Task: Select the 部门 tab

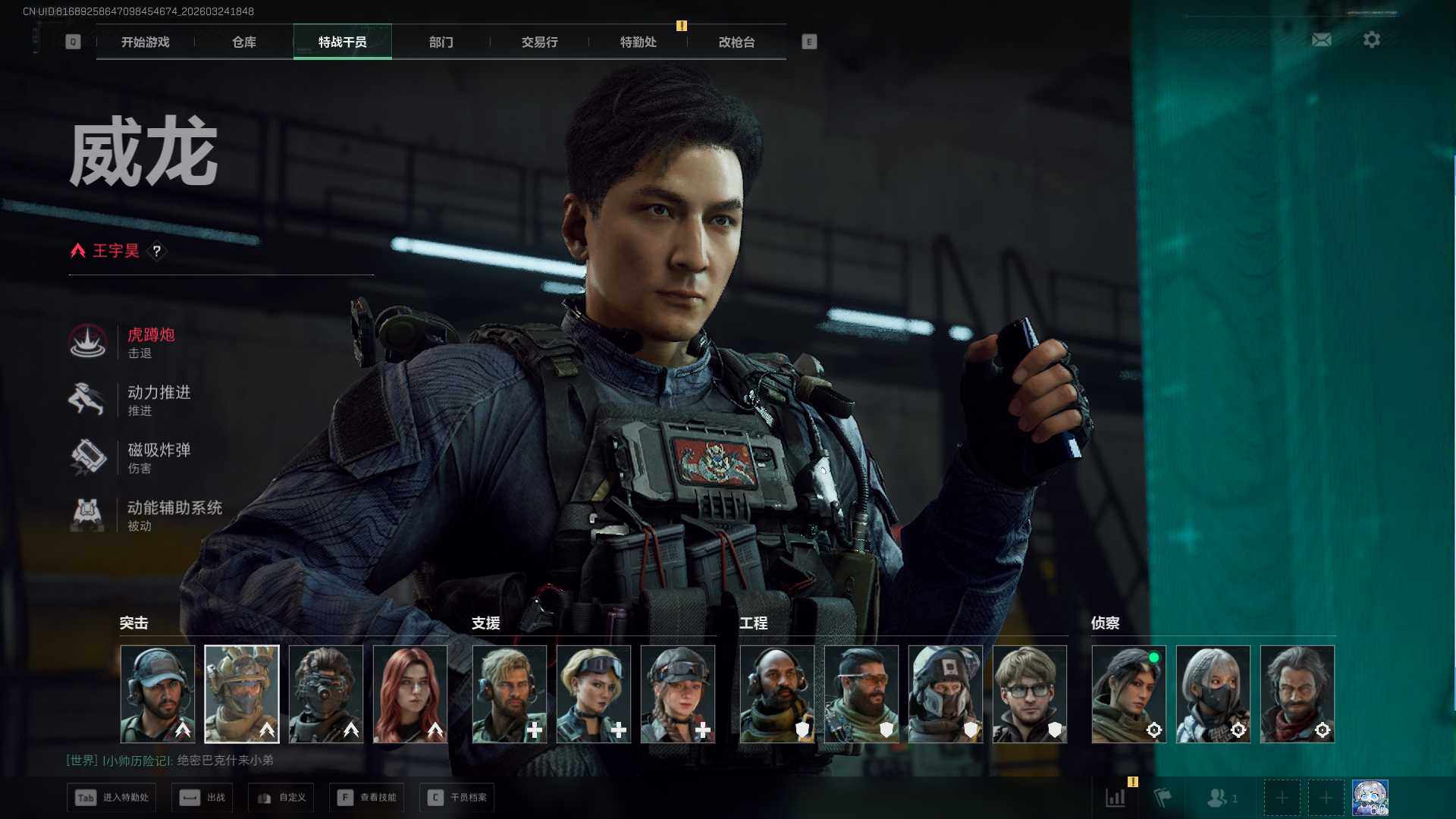Action: click(441, 42)
